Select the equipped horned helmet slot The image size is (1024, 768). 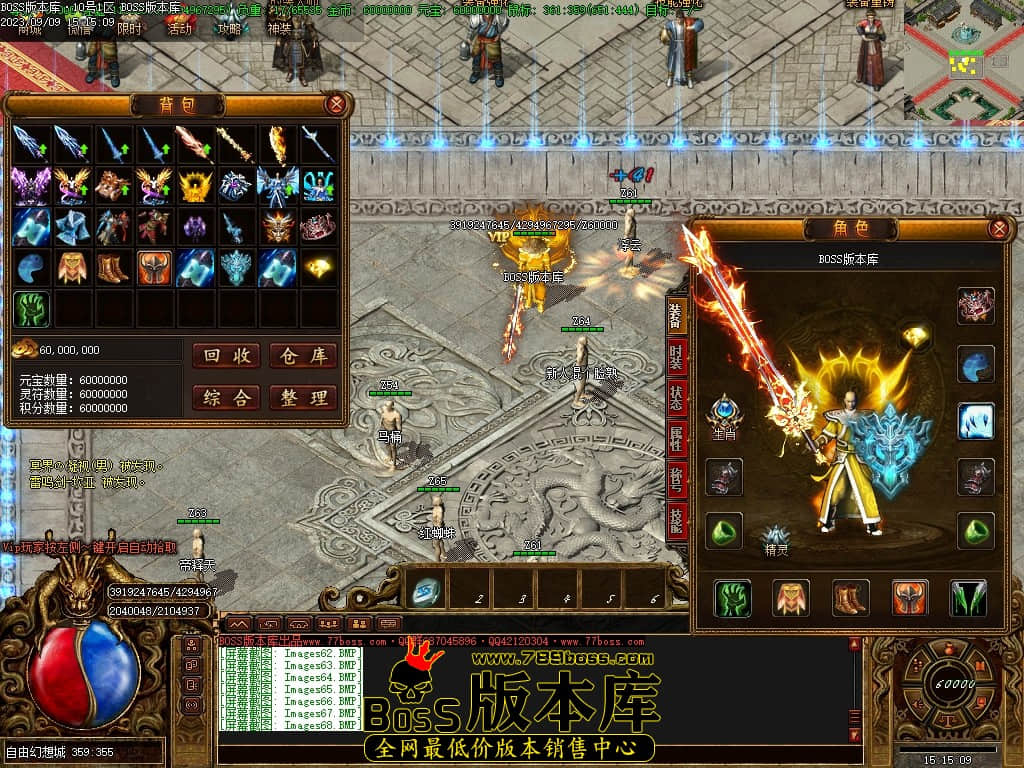point(910,598)
